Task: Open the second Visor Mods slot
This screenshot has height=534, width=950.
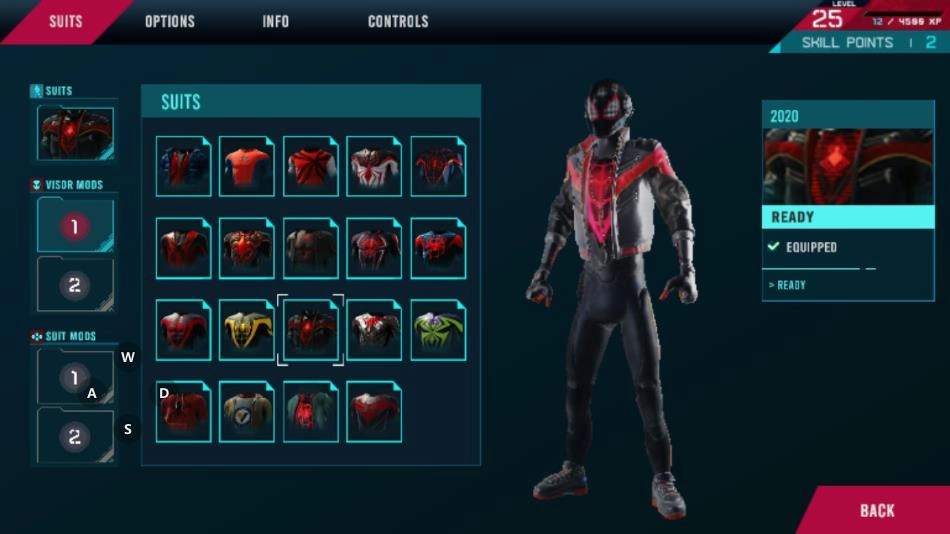Action: click(x=75, y=285)
